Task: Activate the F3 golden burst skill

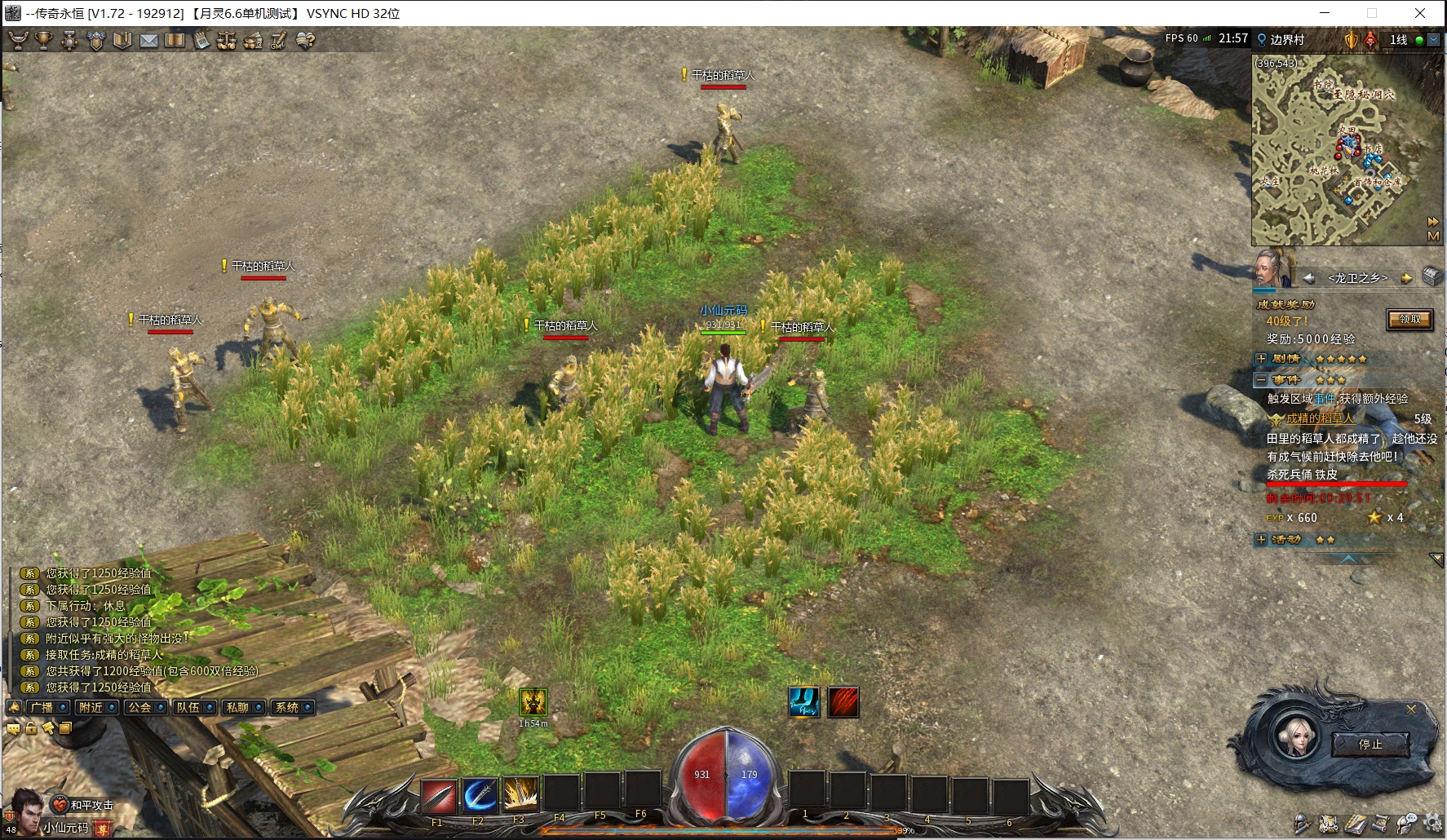Action: pyautogui.click(x=520, y=796)
